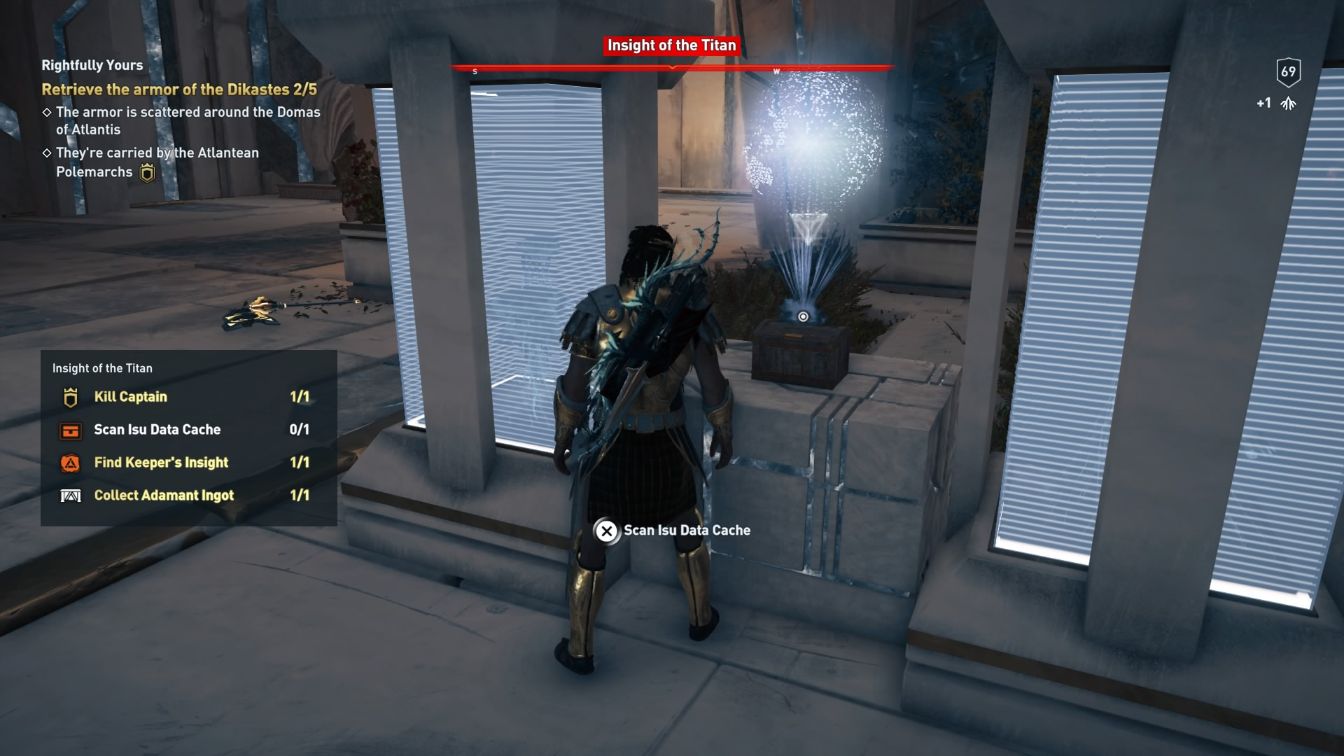Select the Kill Captain helmet icon
The width and height of the screenshot is (1344, 756).
pos(71,396)
